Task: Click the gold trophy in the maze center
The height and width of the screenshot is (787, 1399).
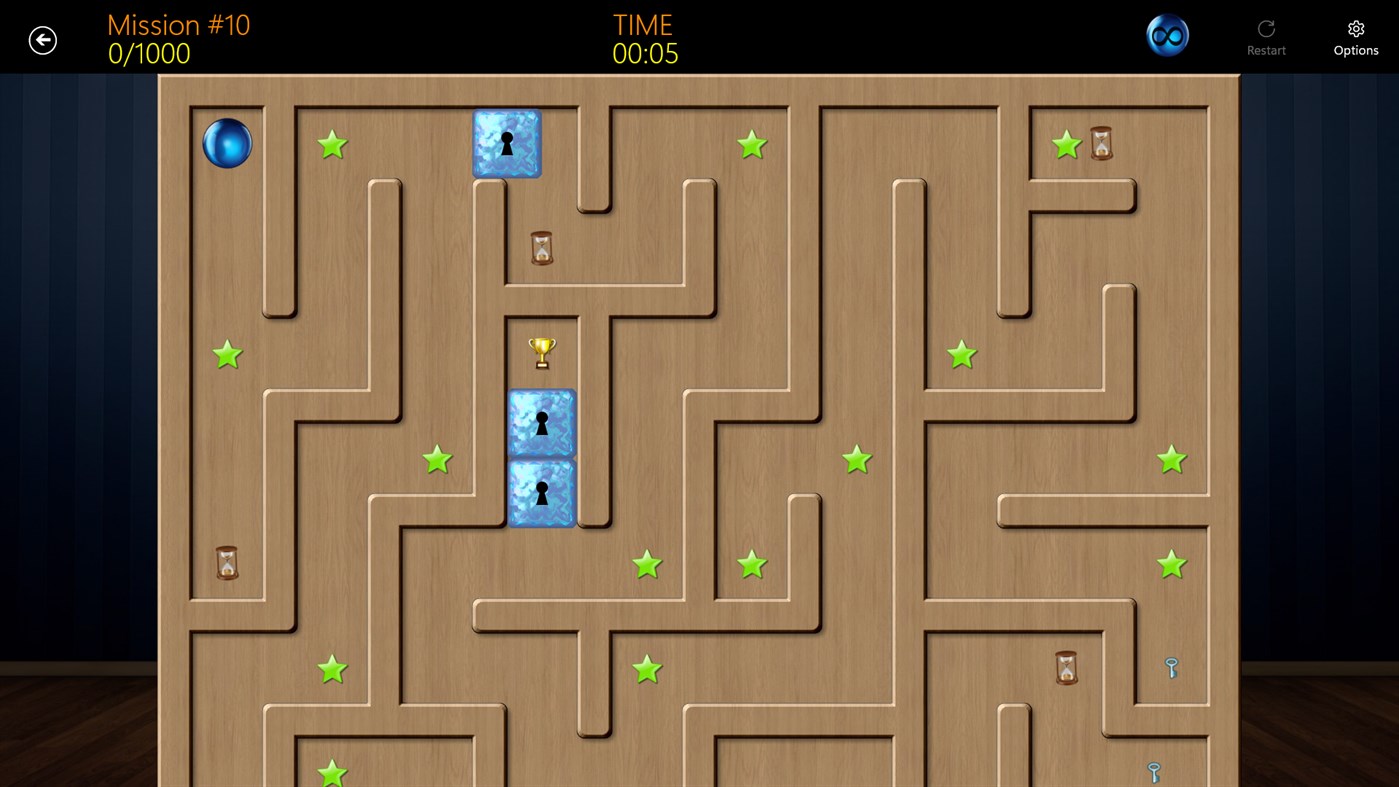Action: 541,351
